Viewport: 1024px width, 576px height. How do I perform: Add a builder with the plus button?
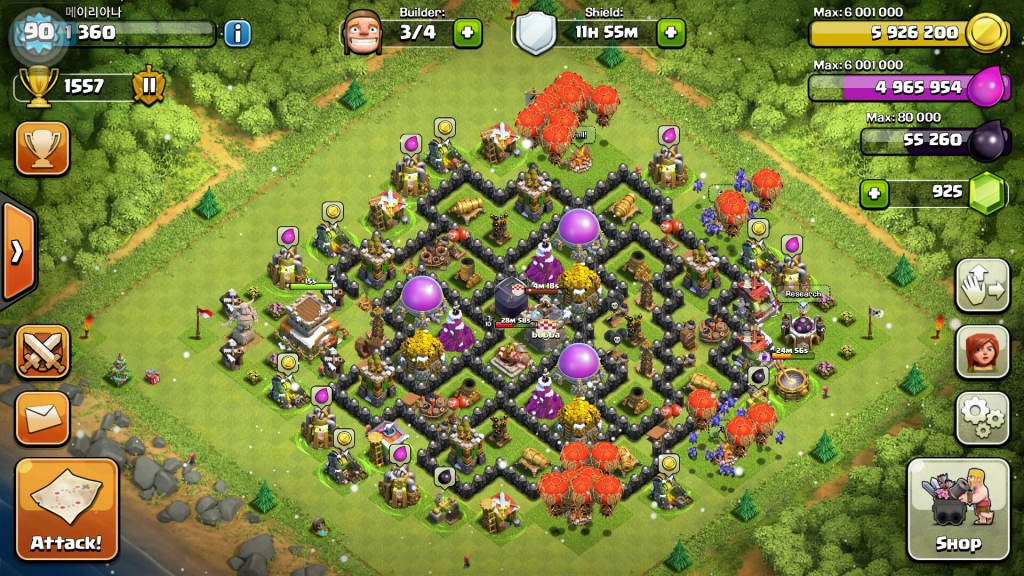pos(467,33)
